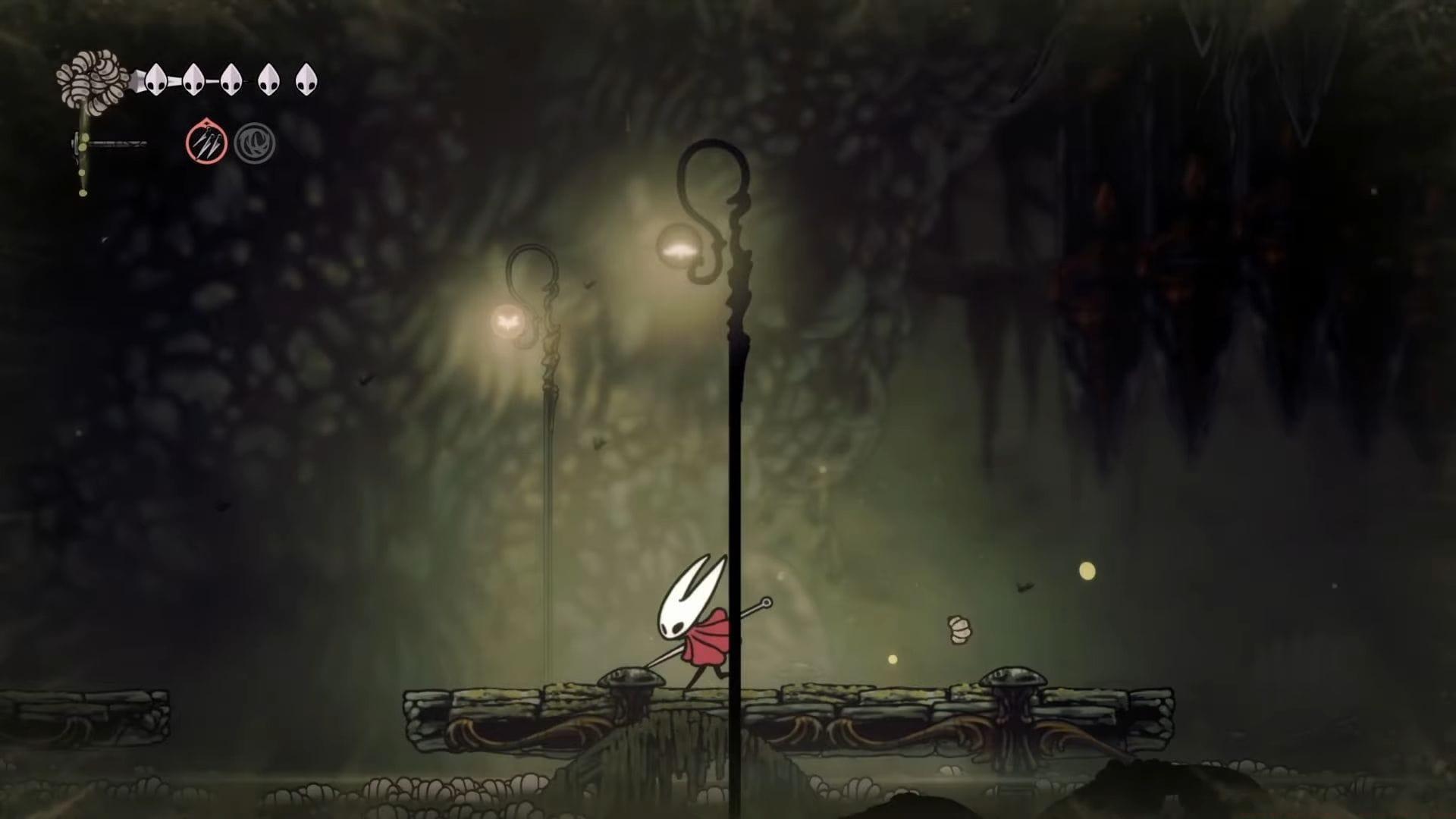Click the fourth health mask icon
Screen dimensions: 1456x819
click(268, 79)
